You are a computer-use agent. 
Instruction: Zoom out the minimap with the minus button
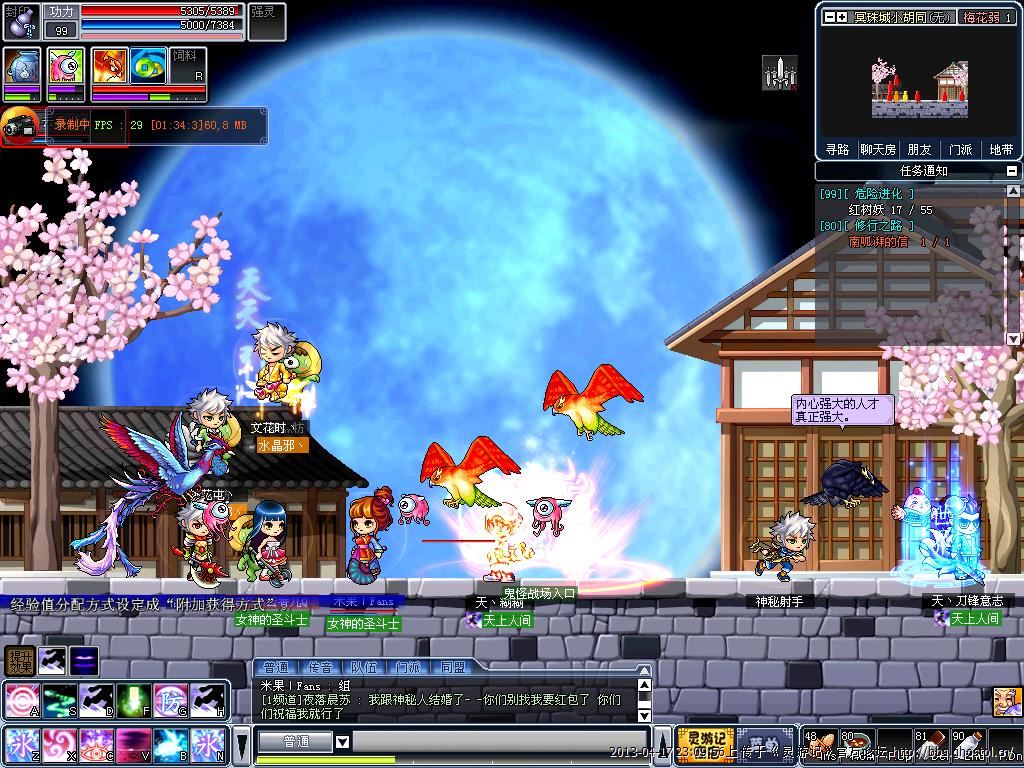[x=829, y=17]
